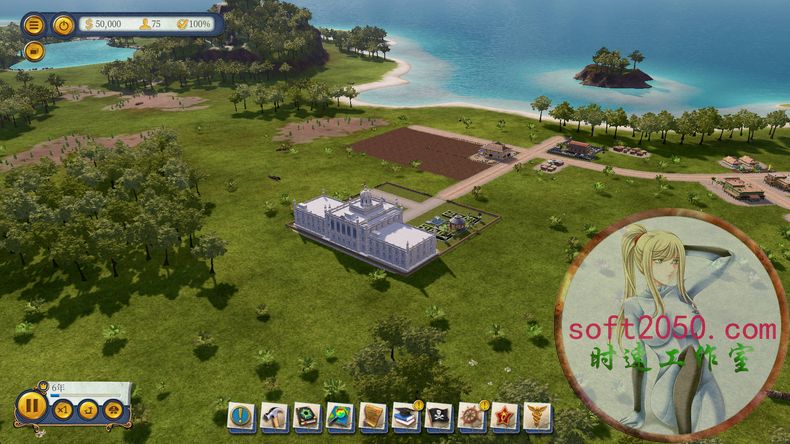Open the hammer construction menu

274,416
